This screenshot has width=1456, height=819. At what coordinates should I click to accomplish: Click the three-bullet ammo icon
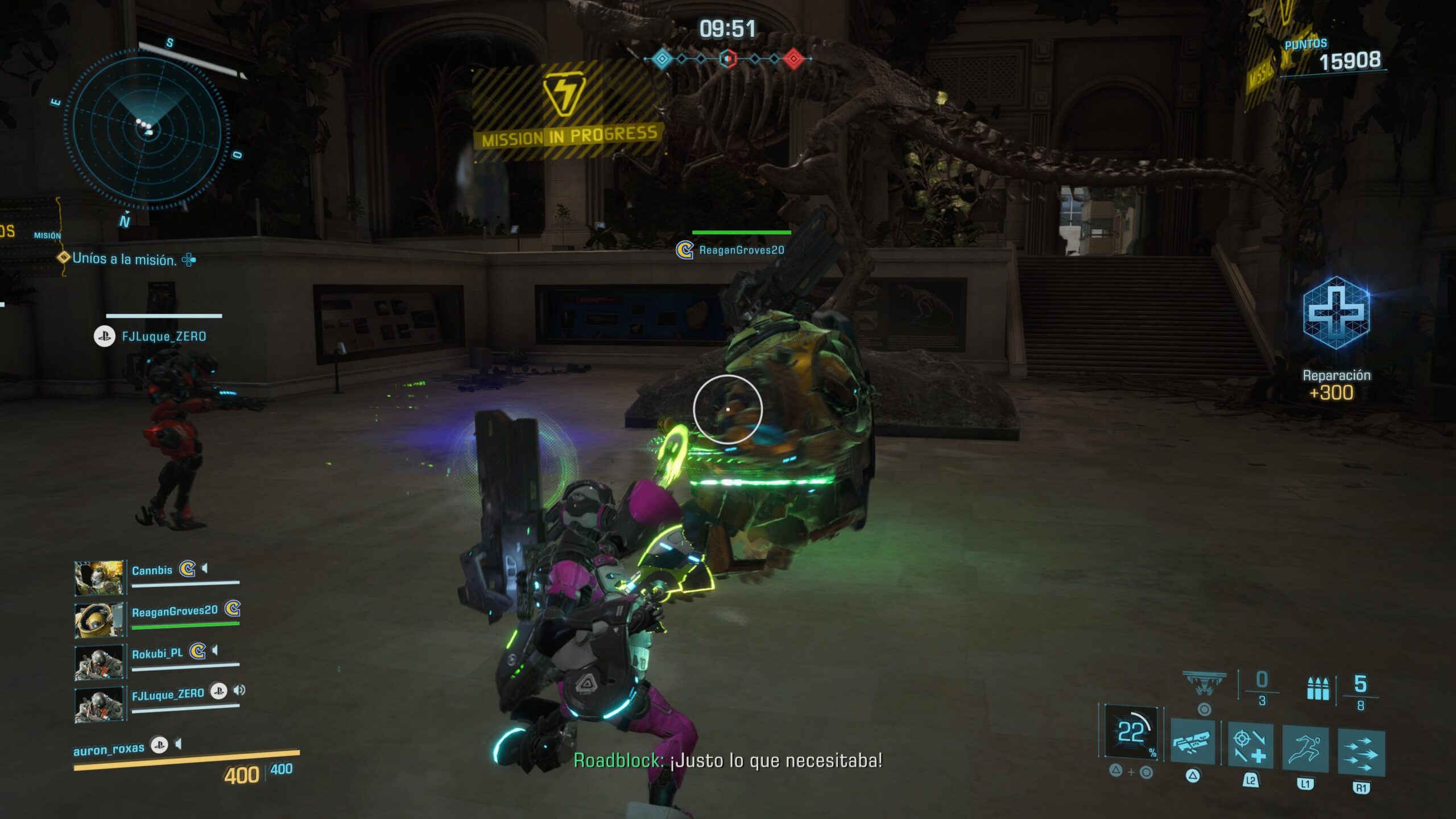pyautogui.click(x=1318, y=689)
